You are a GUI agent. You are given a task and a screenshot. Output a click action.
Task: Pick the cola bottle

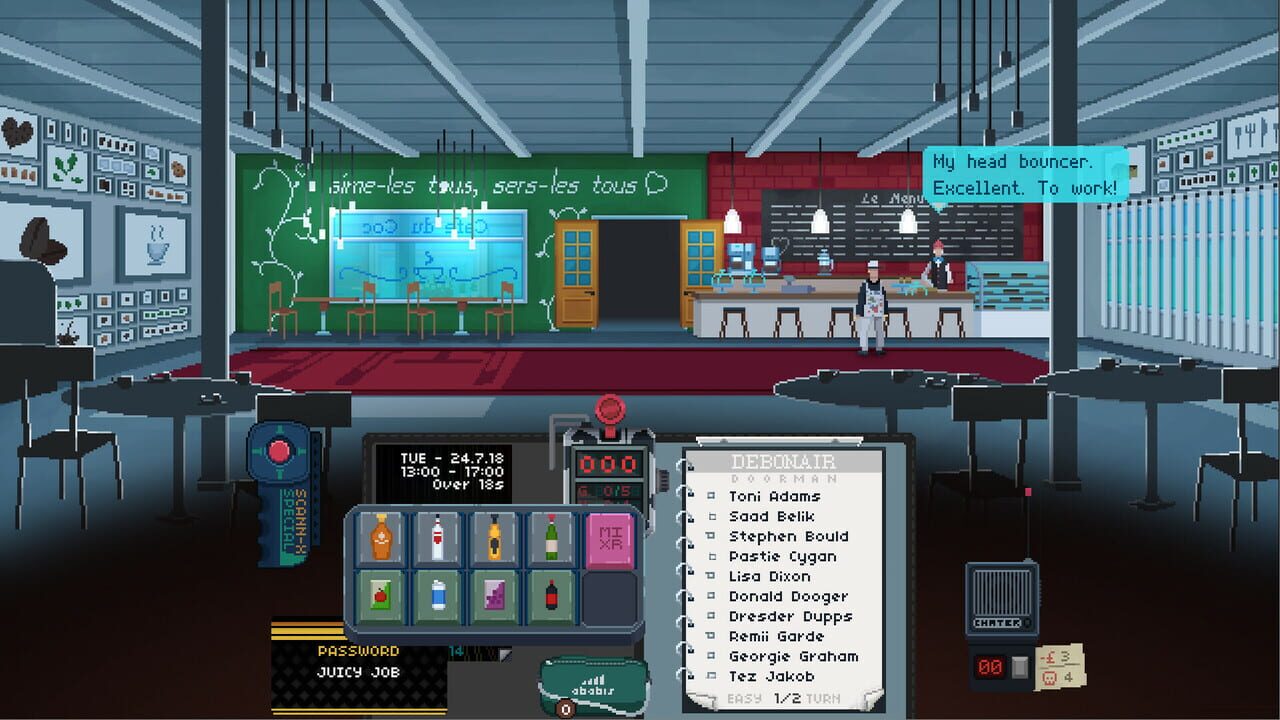tap(551, 594)
